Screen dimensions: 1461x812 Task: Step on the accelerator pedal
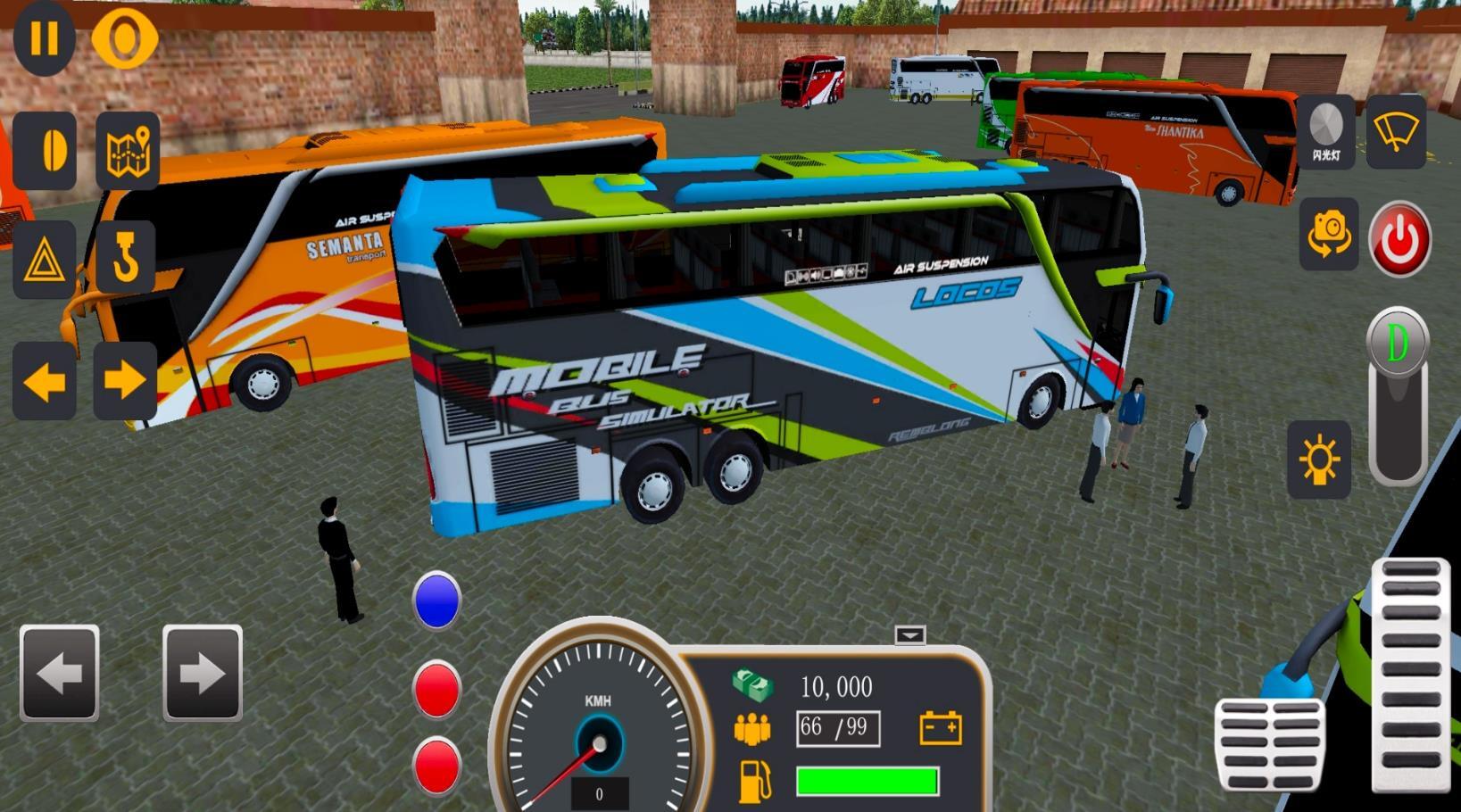(x=1410, y=675)
